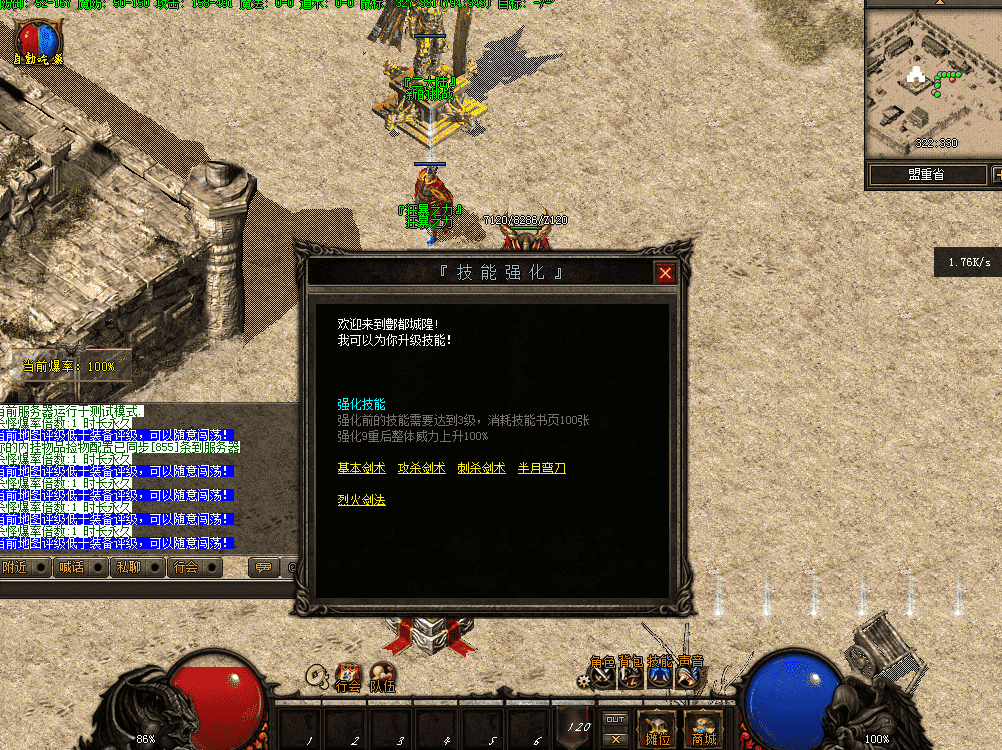This screenshot has width=1002, height=750.
Task: Open the 队伍 team panel
Action: point(383,677)
